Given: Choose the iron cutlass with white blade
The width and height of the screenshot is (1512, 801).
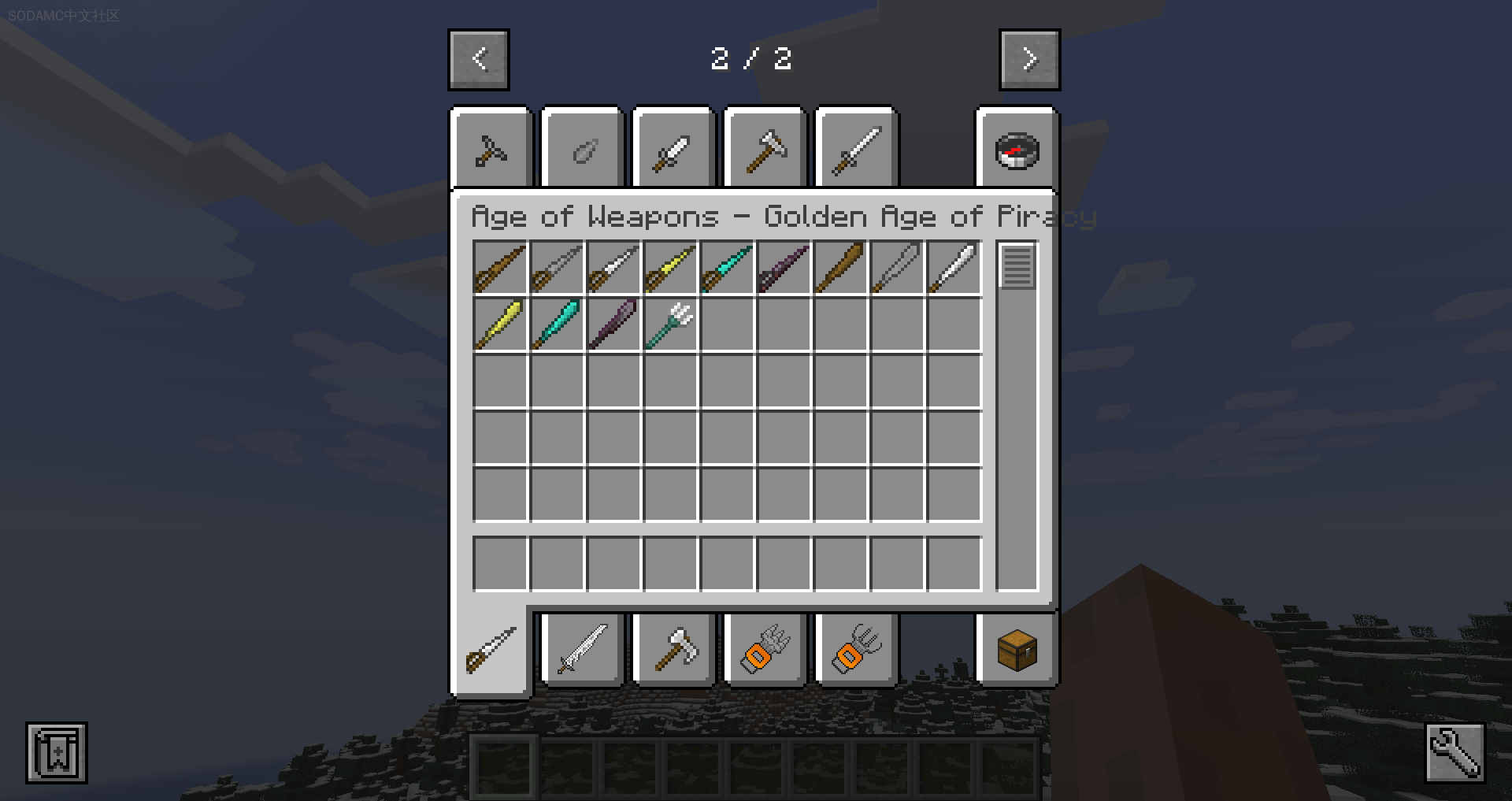Looking at the screenshot, I should pos(613,269).
